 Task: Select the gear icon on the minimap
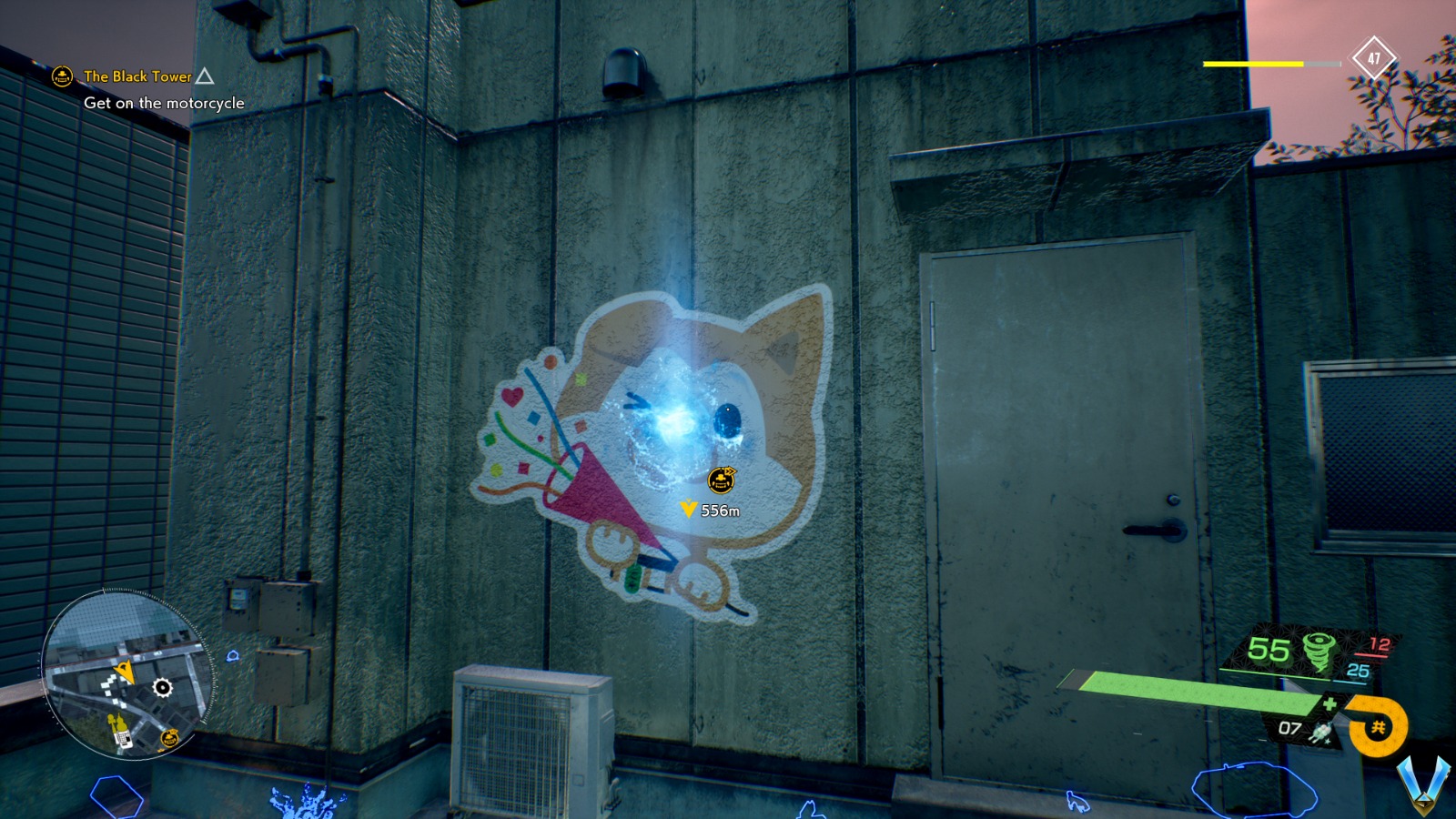coord(162,687)
